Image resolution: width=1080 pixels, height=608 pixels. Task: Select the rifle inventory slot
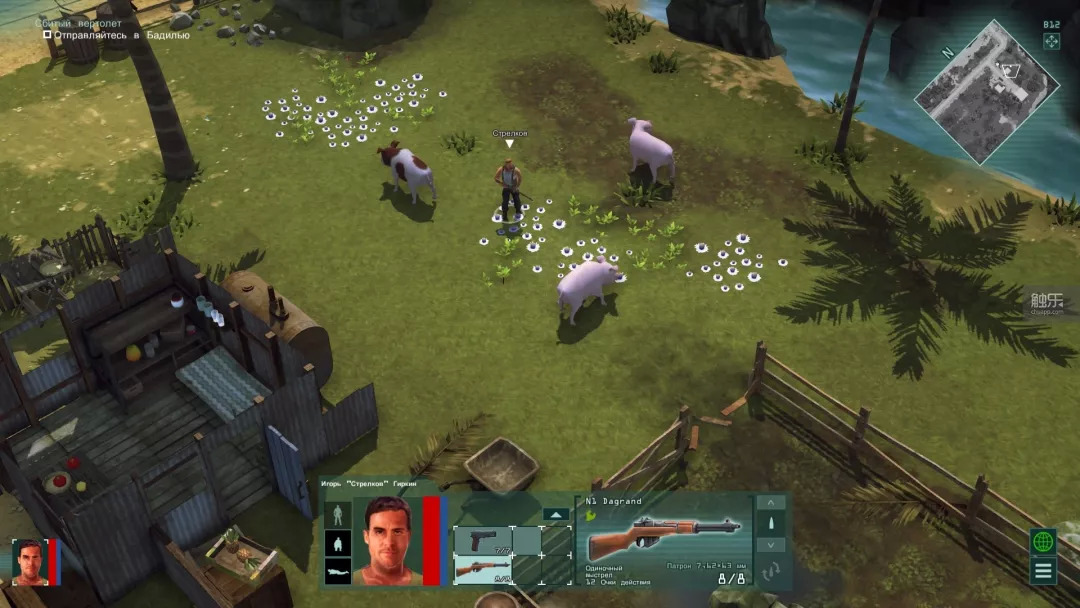[x=483, y=570]
